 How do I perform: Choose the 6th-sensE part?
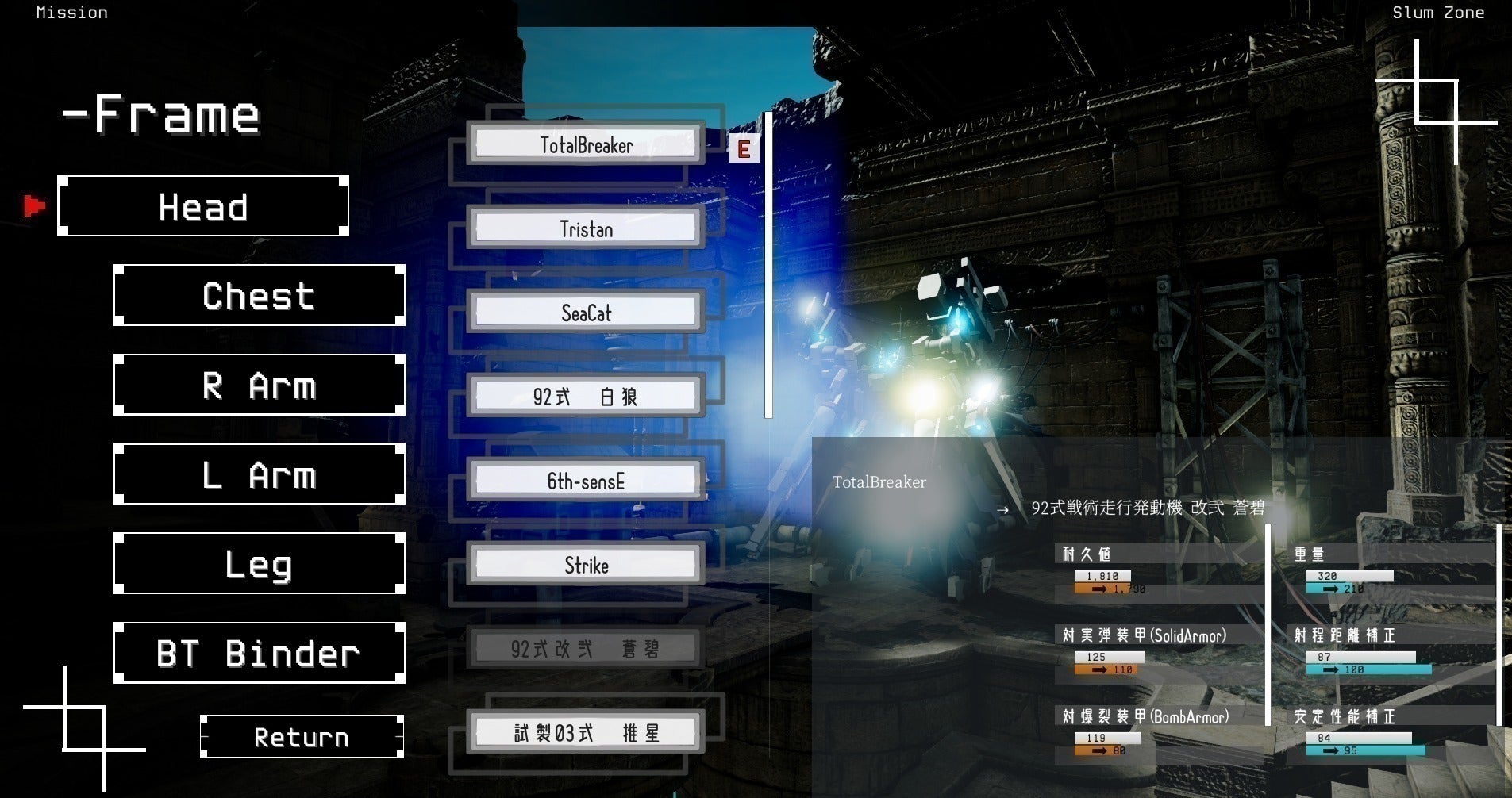click(x=586, y=481)
